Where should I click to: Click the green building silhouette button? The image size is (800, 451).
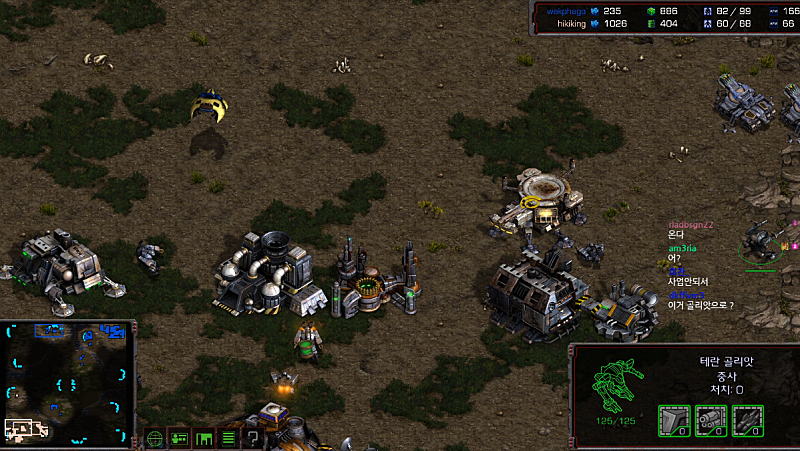tap(205, 438)
